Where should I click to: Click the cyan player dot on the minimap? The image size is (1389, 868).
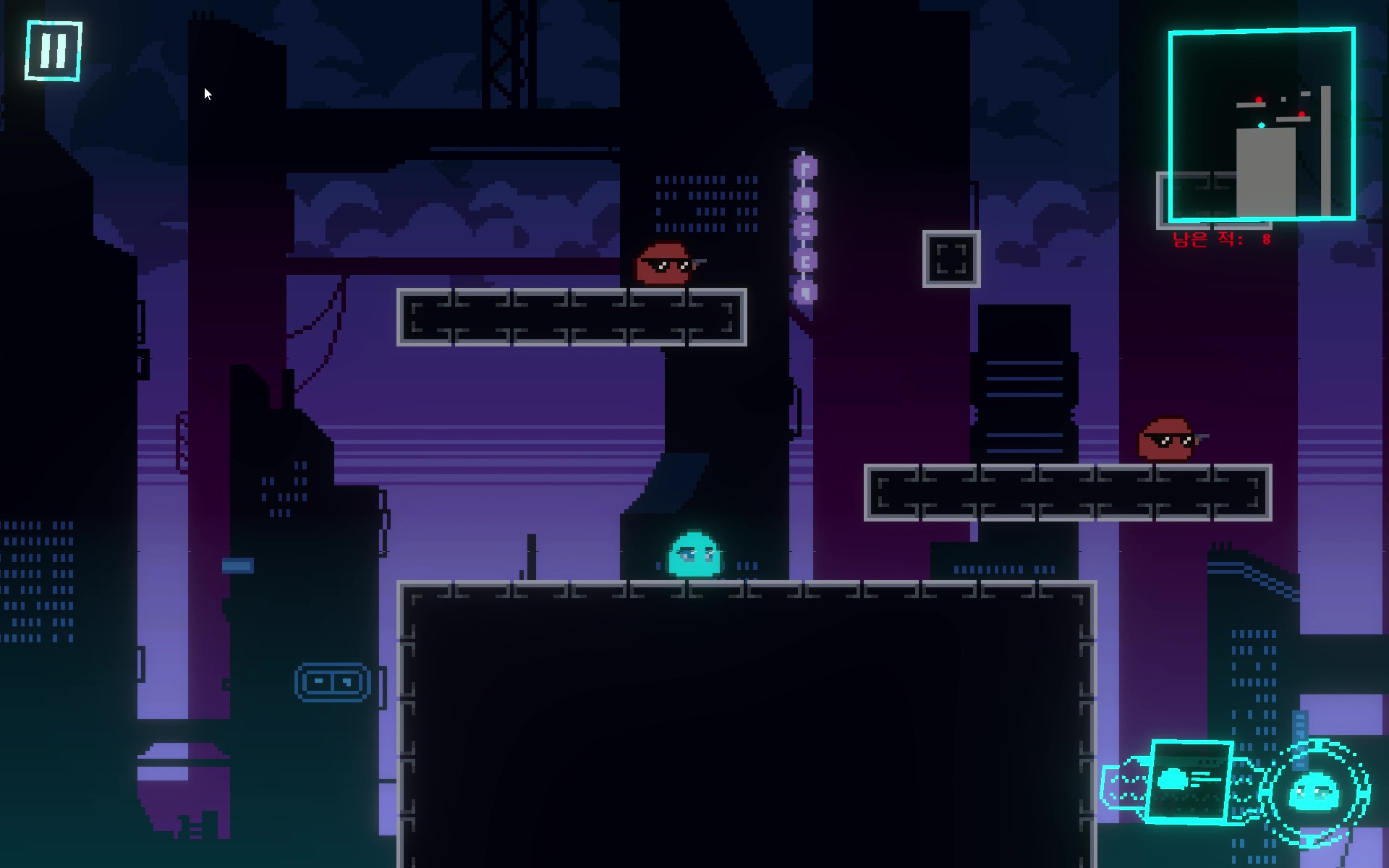(x=1262, y=124)
